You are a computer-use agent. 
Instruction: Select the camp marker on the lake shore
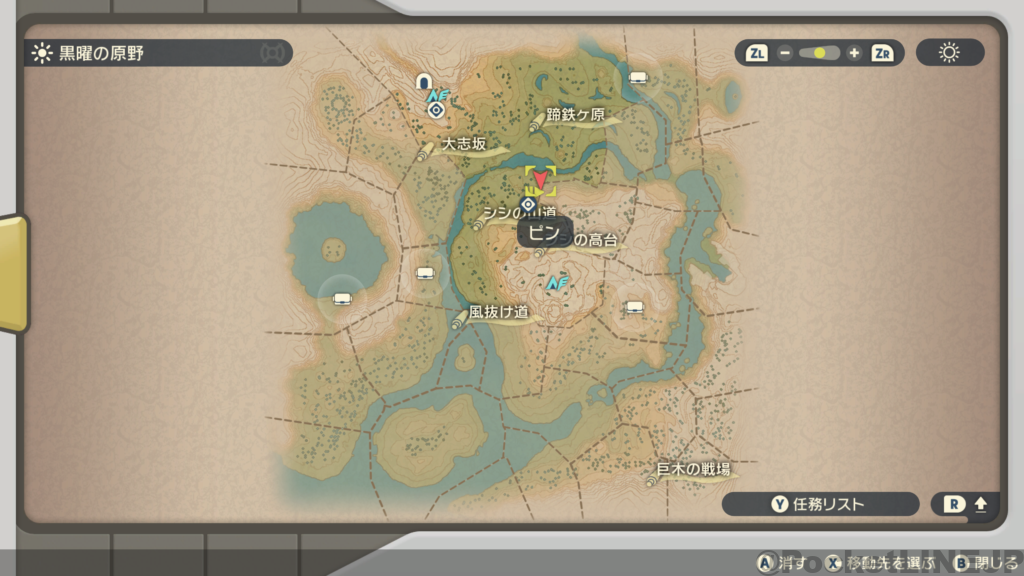[341, 296]
